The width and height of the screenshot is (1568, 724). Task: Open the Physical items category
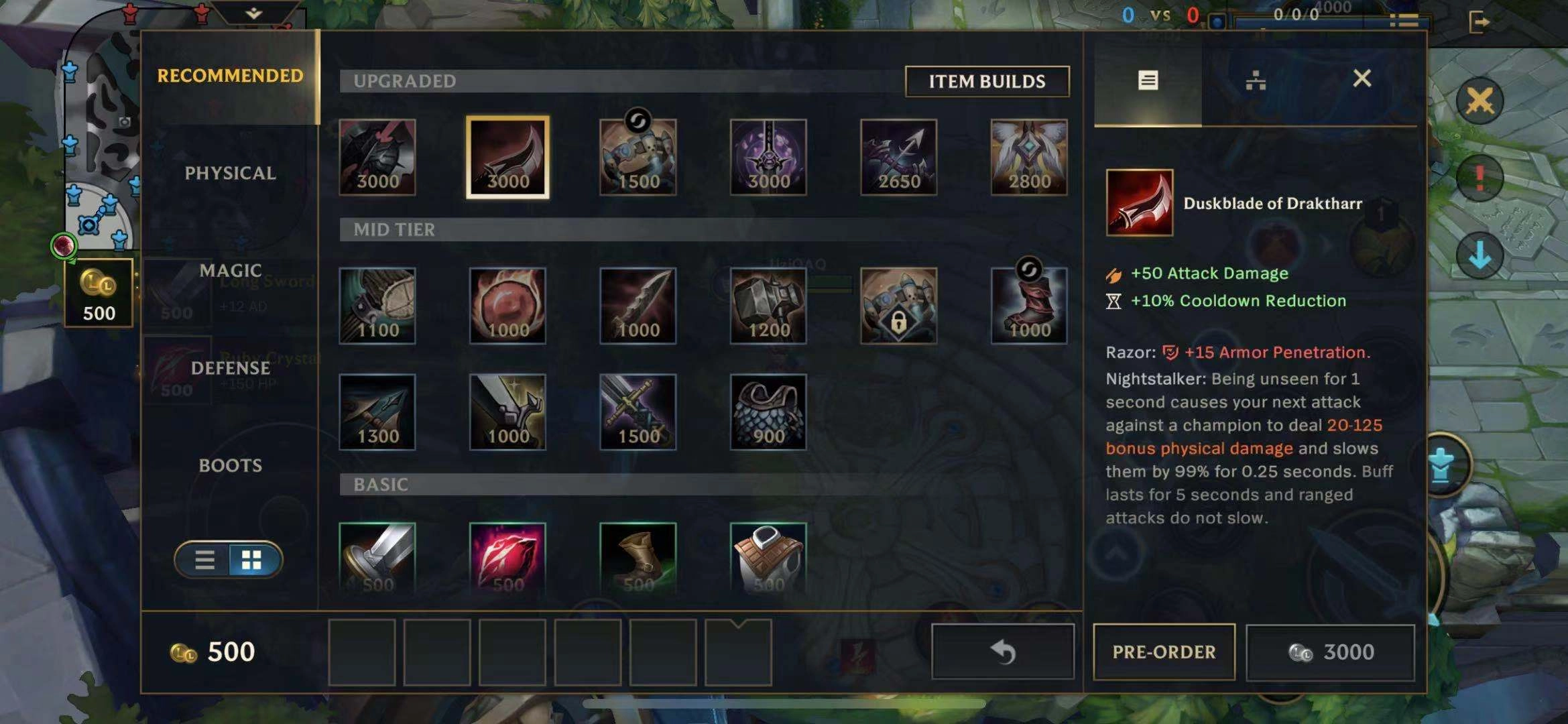230,173
